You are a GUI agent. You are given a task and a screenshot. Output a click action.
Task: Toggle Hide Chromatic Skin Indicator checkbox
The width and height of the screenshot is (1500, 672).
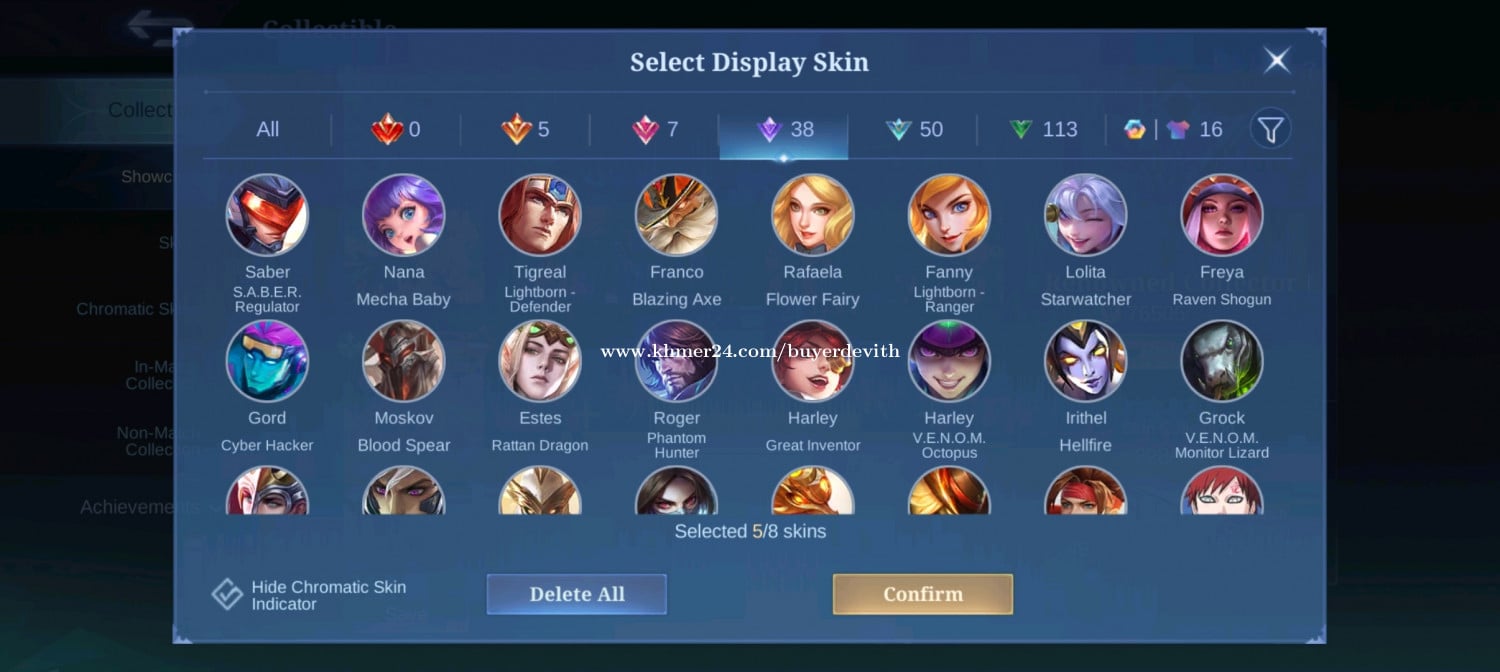click(x=228, y=594)
